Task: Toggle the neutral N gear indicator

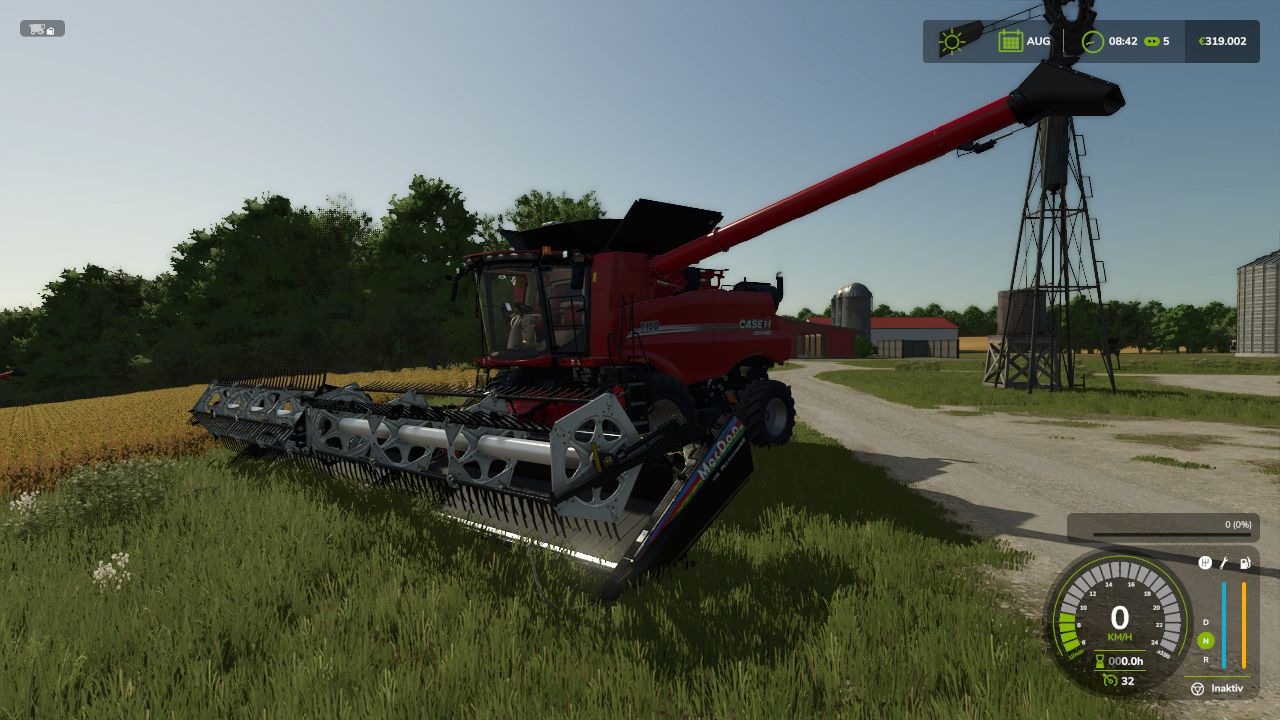Action: pyautogui.click(x=1204, y=641)
